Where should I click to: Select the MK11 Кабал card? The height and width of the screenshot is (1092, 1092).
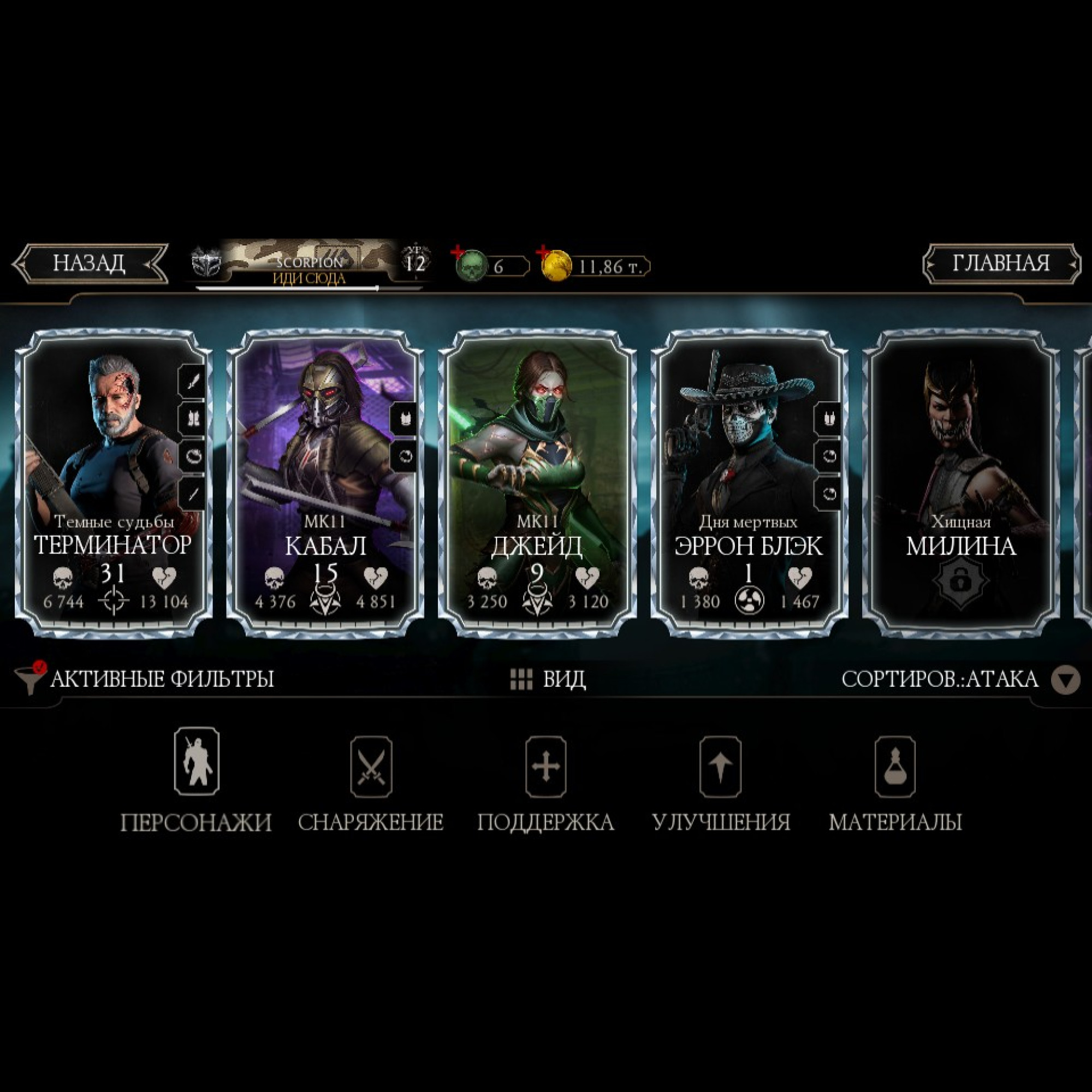[325, 483]
